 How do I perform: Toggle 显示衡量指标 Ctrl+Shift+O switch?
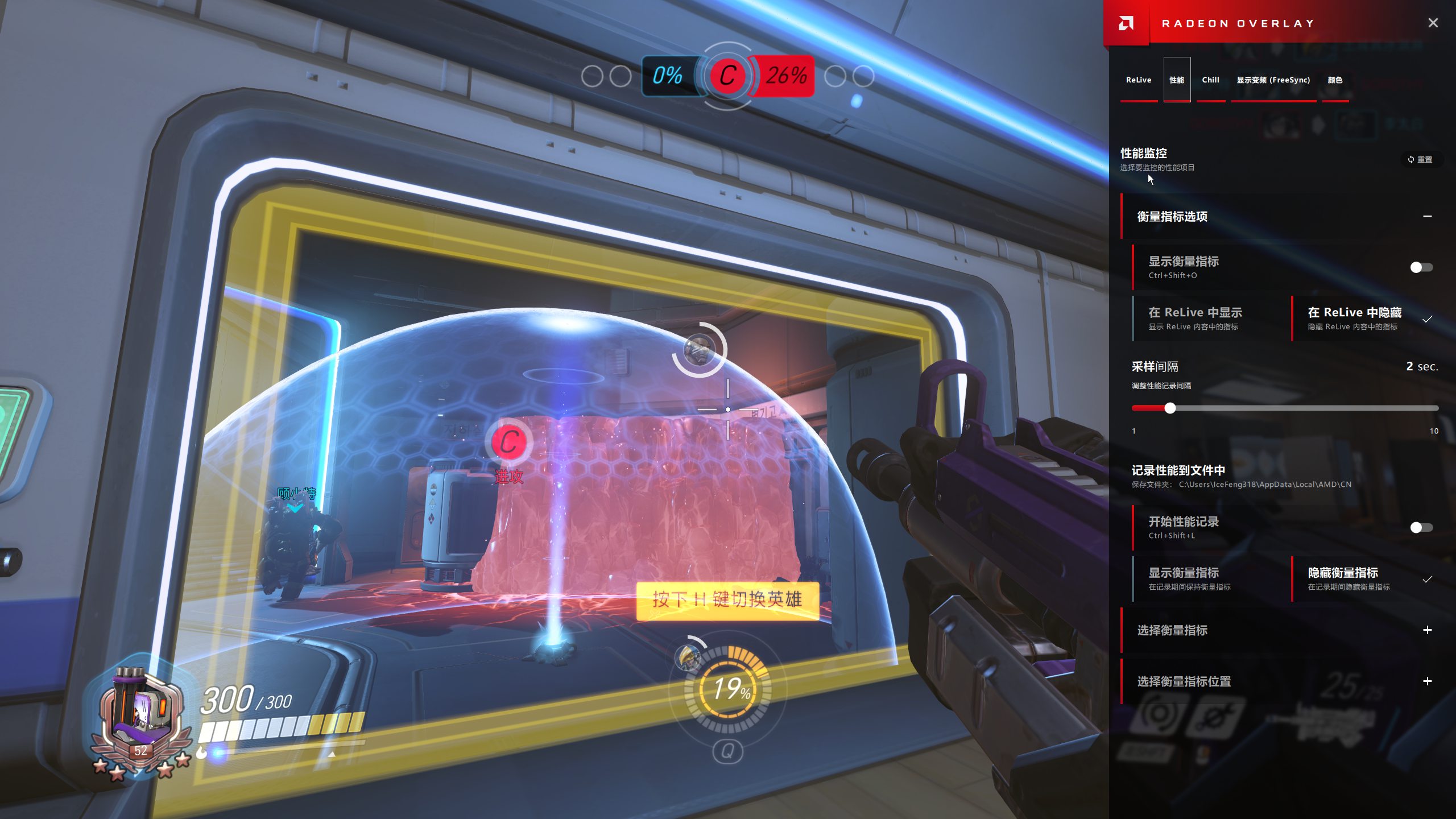1421,267
